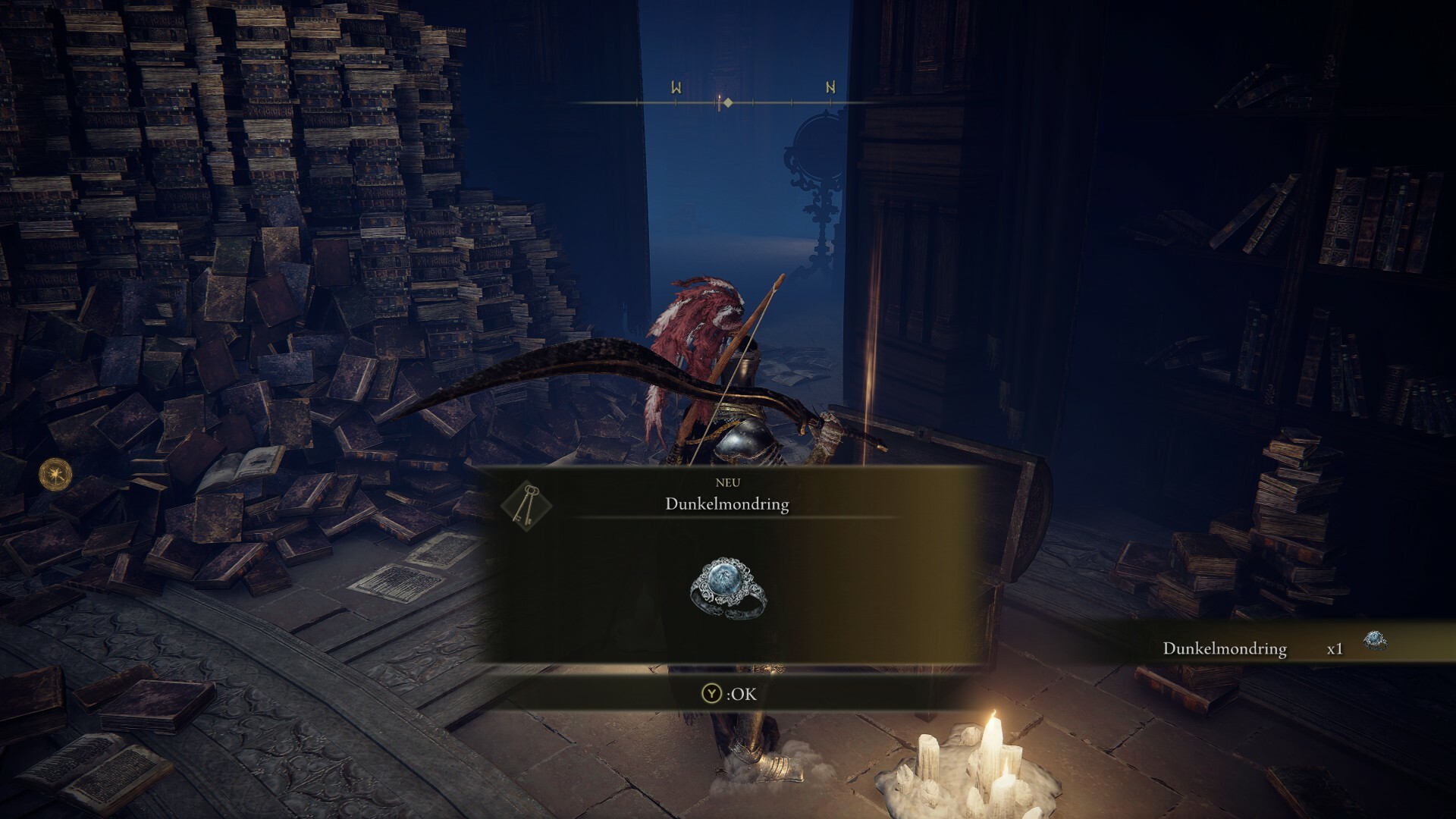Click the key item category icon

526,504
